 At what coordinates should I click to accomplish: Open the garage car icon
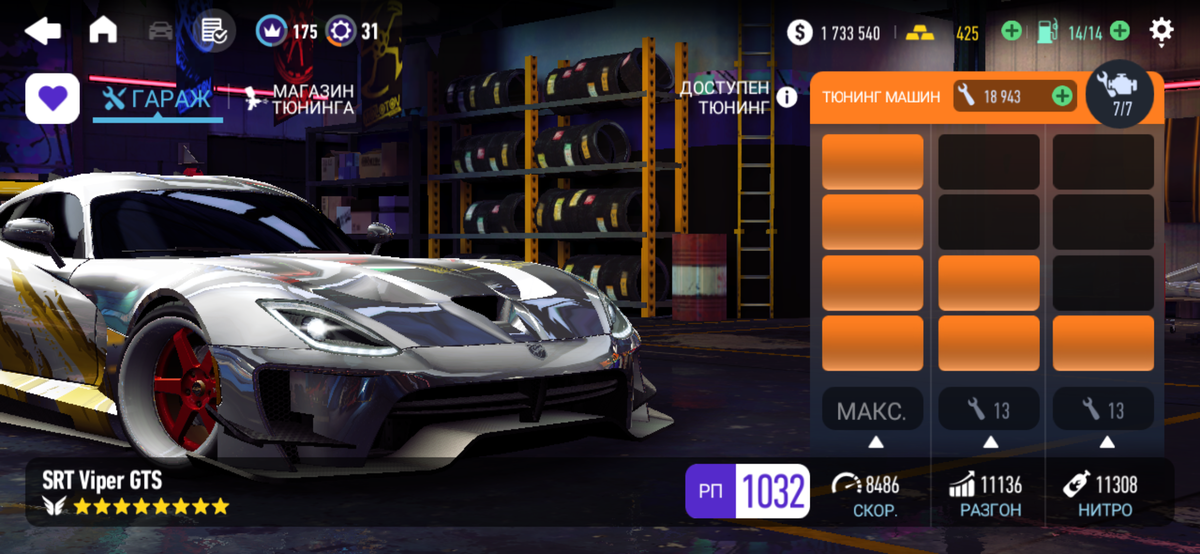coord(160,31)
